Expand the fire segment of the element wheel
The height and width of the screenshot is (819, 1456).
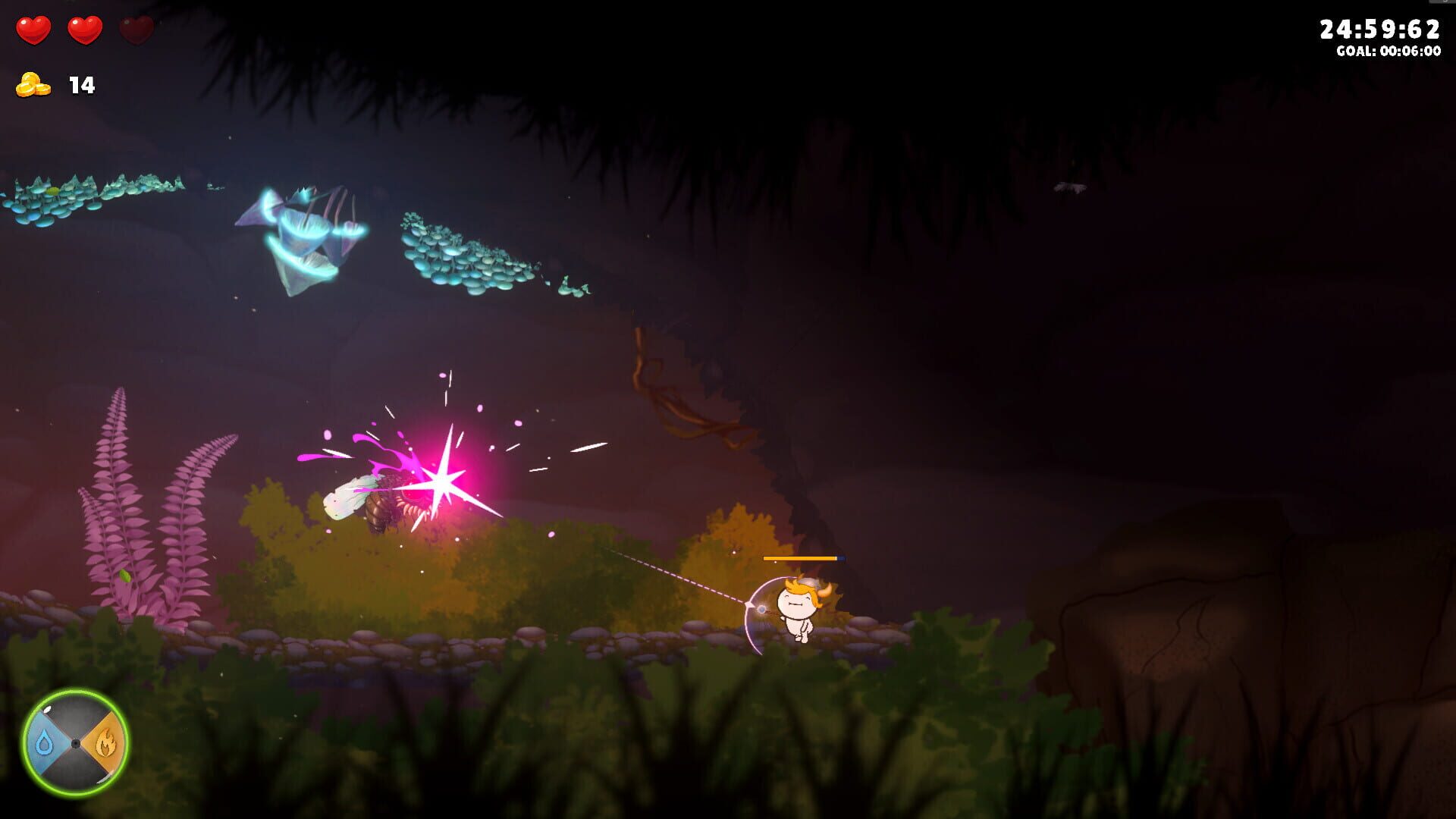tap(106, 741)
